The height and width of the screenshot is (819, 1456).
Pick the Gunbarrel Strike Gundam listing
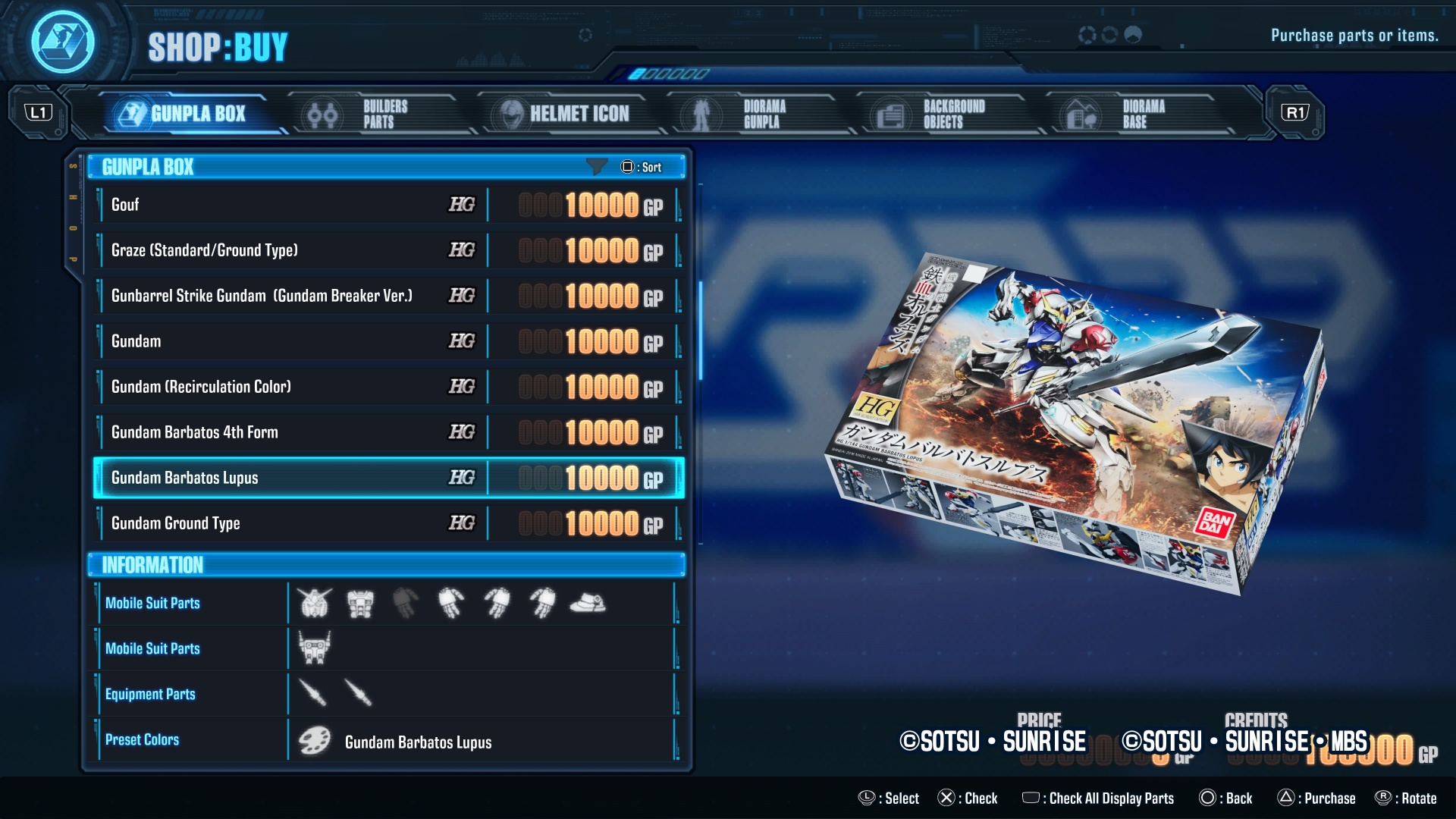[x=387, y=296]
